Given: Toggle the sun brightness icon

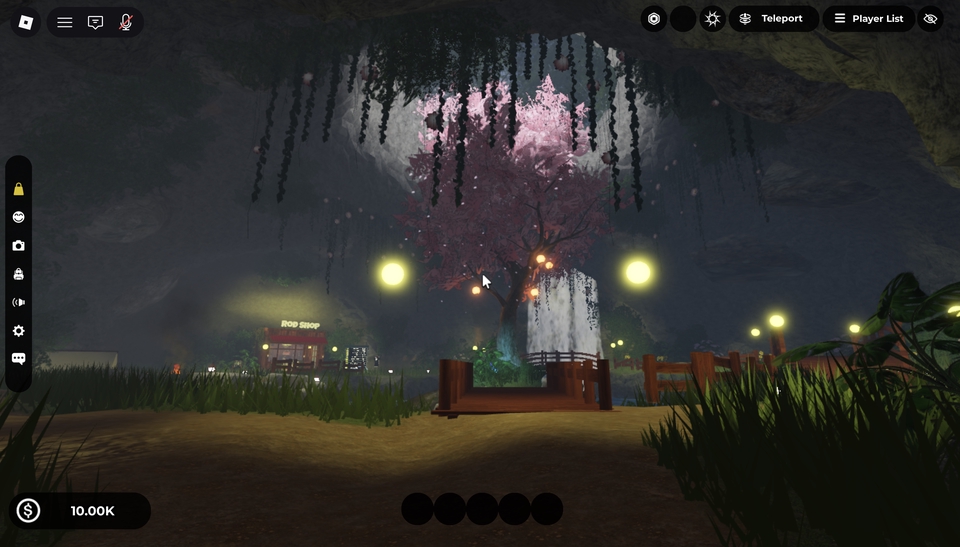Looking at the screenshot, I should tap(712, 19).
